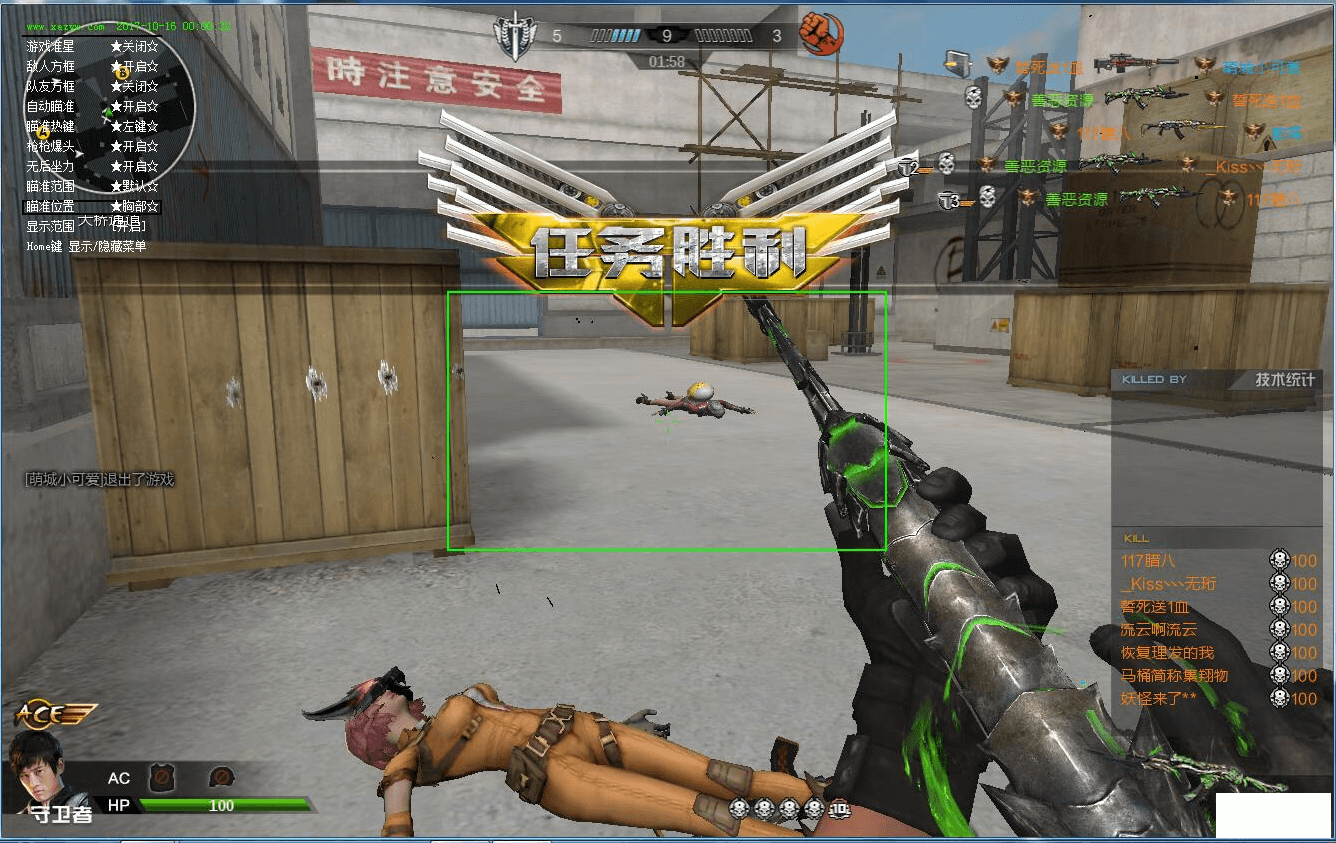The image size is (1336, 843).
Task: Click the ACE badge icon
Action: 54,714
